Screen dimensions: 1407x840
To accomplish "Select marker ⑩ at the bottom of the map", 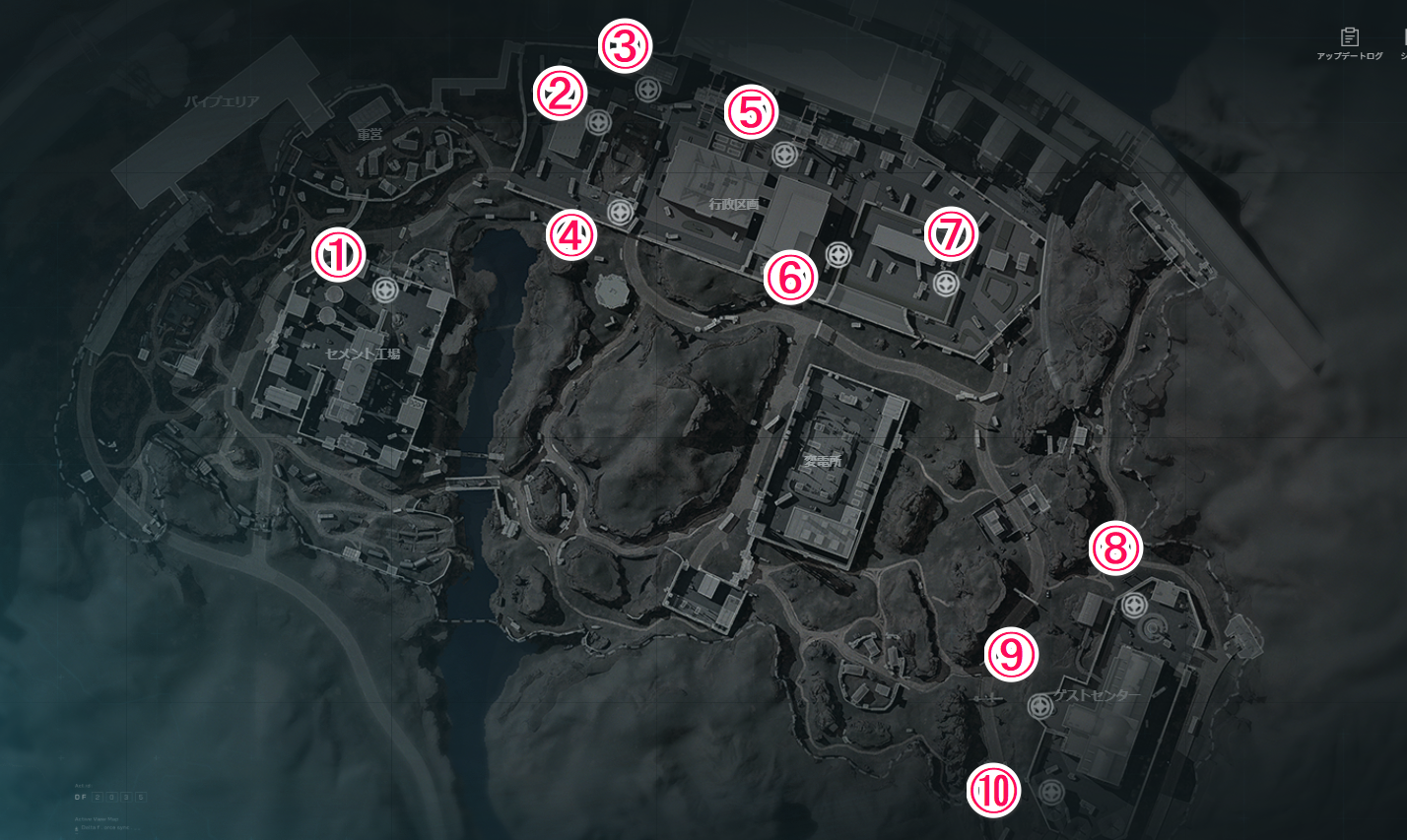I will click(x=994, y=788).
